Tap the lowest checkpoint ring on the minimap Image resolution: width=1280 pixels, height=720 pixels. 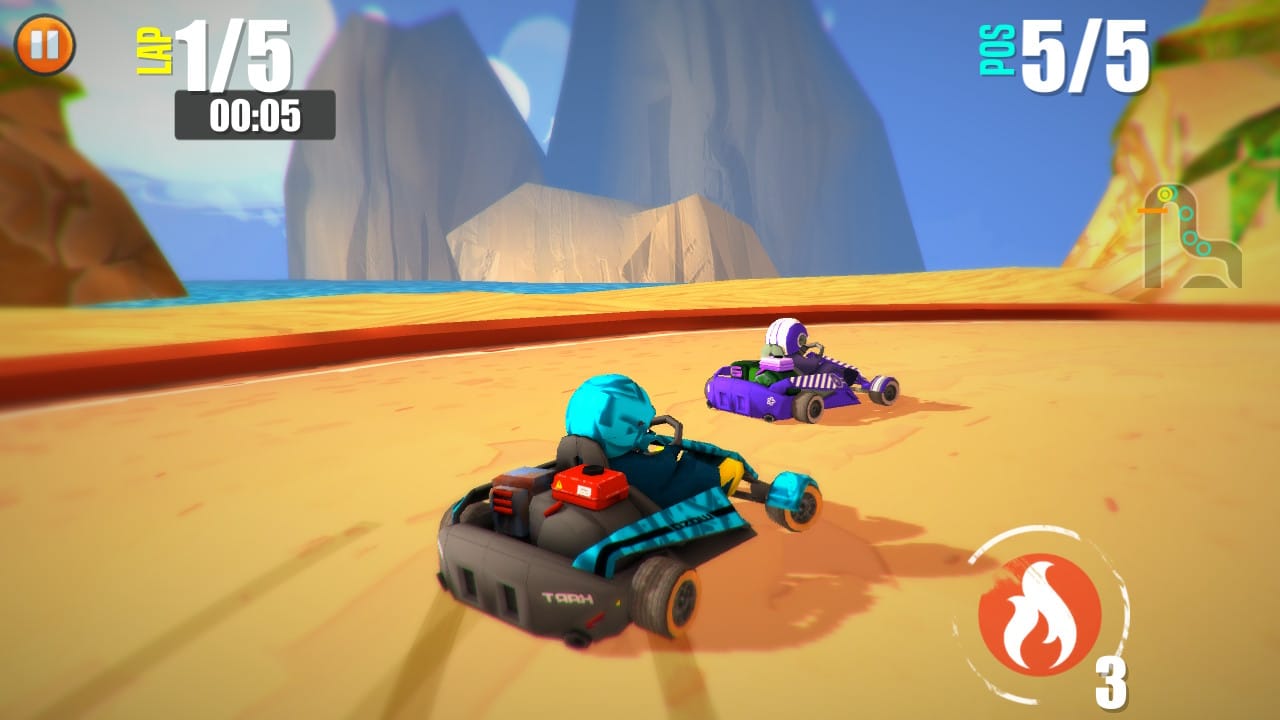click(1203, 247)
